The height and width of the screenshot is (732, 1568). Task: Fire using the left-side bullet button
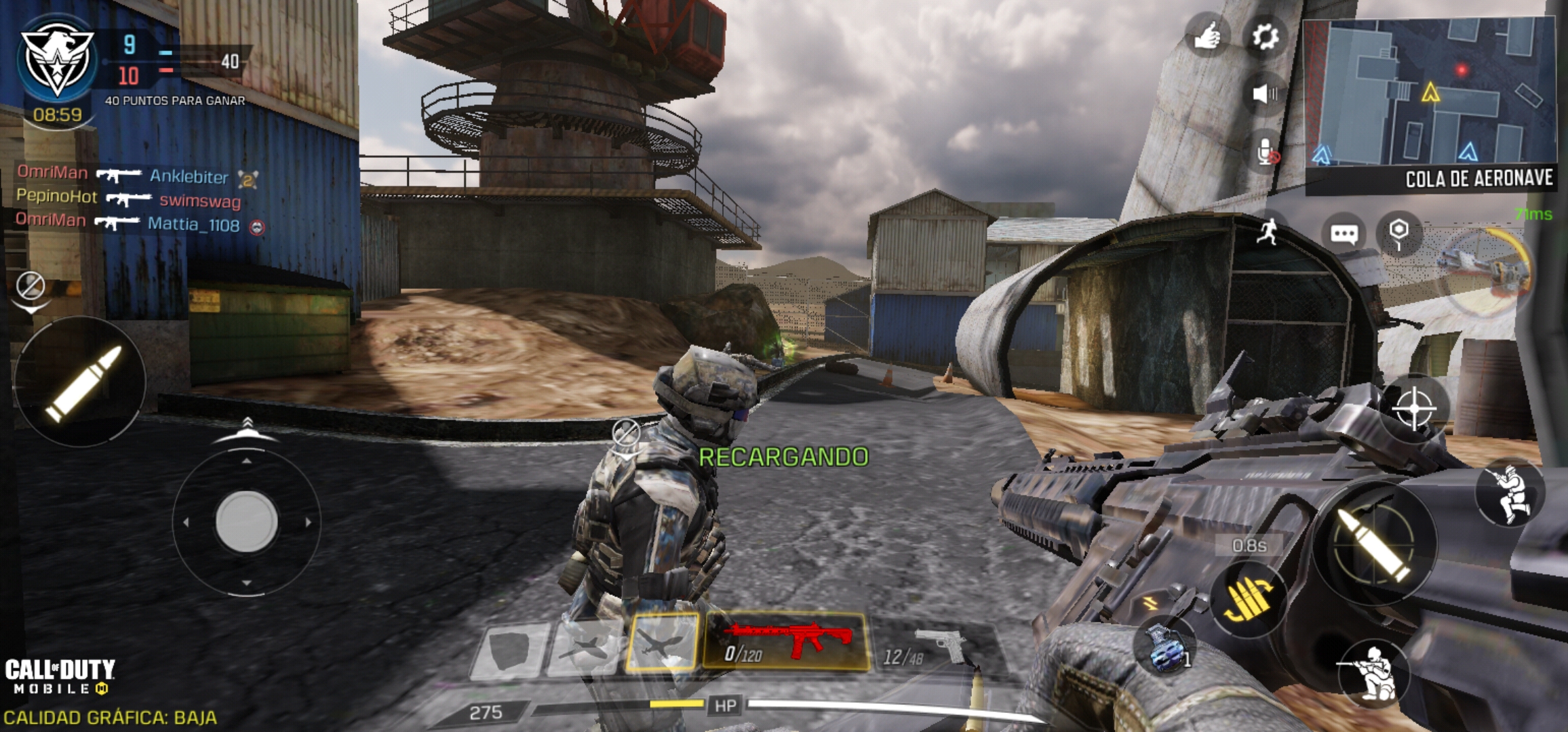click(81, 382)
